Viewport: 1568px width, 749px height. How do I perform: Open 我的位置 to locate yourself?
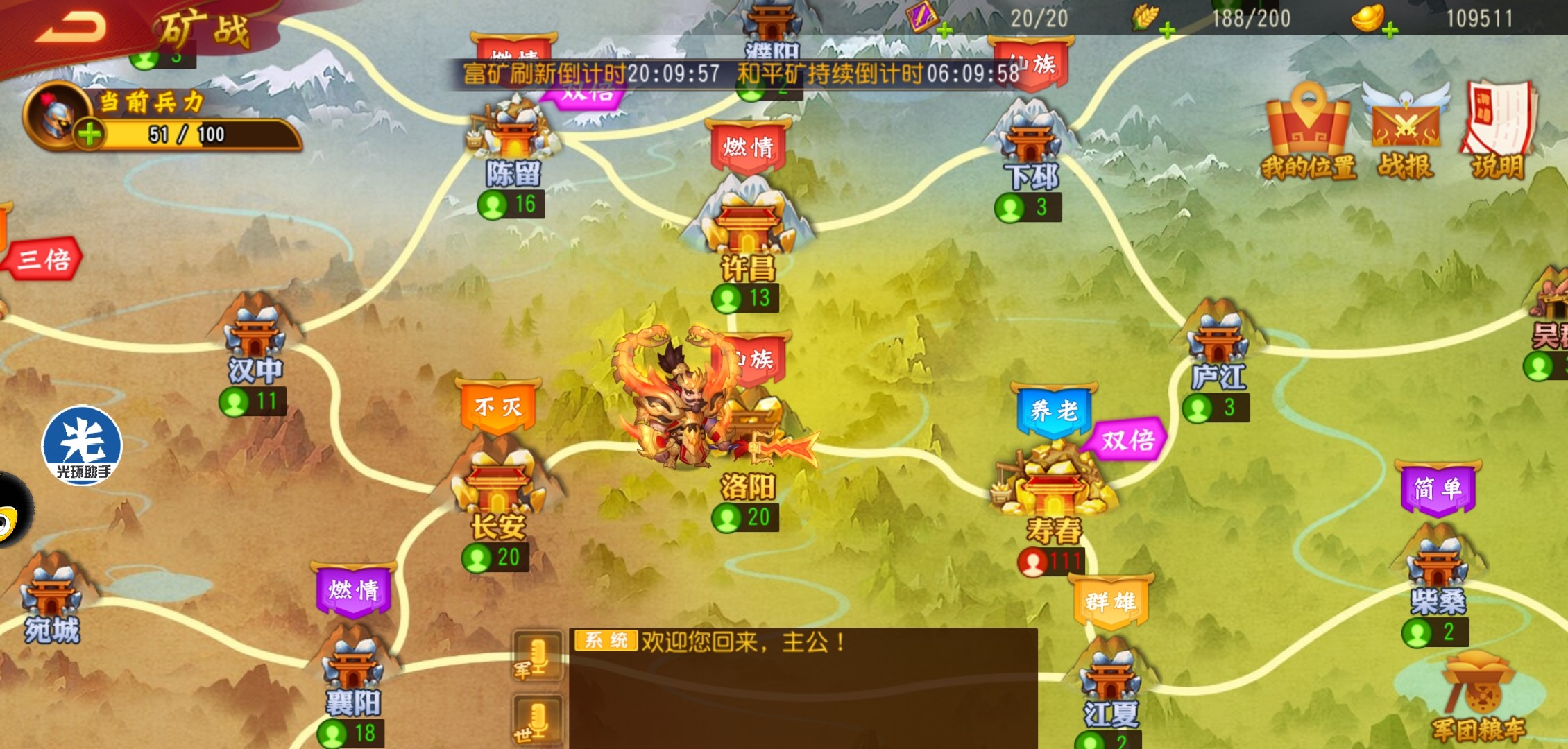coord(1308,133)
